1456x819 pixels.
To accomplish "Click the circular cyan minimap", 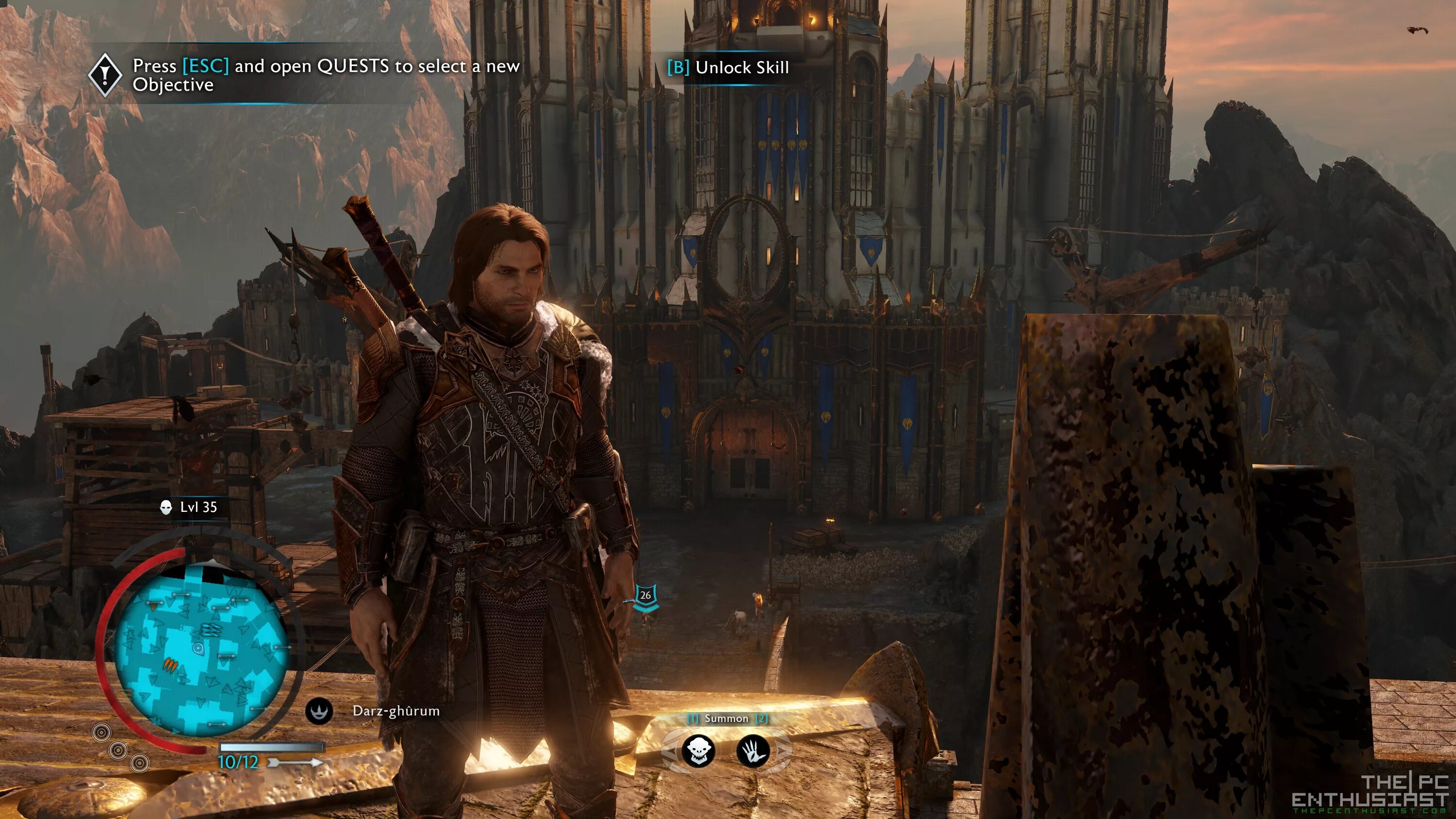I will [201, 650].
